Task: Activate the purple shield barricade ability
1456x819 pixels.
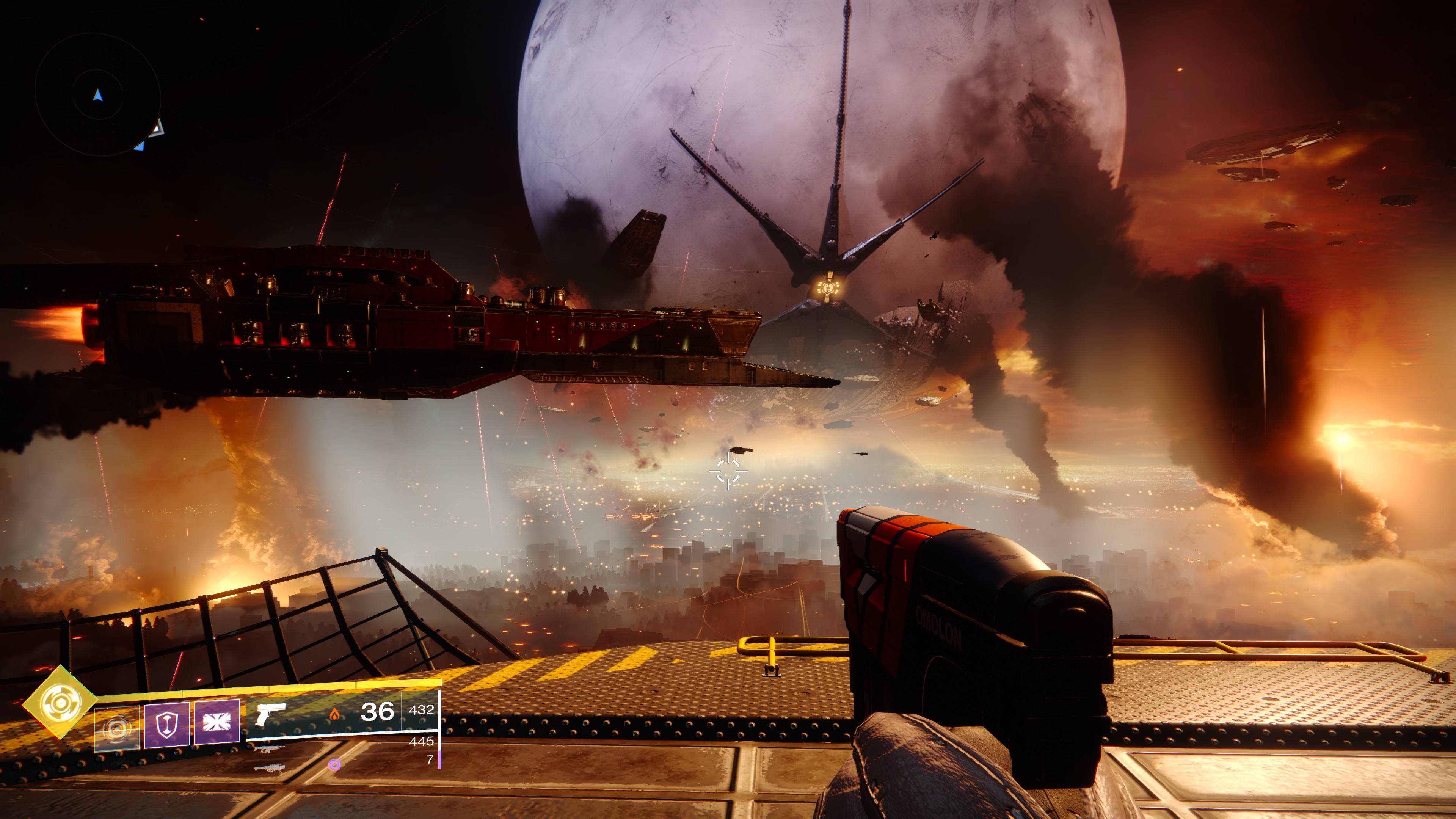Action: 167,725
